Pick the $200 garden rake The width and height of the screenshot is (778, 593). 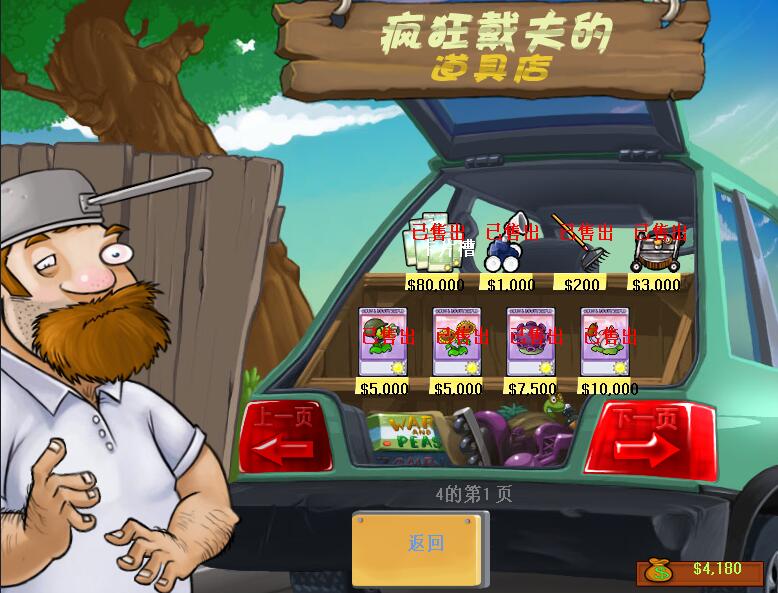[x=582, y=246]
